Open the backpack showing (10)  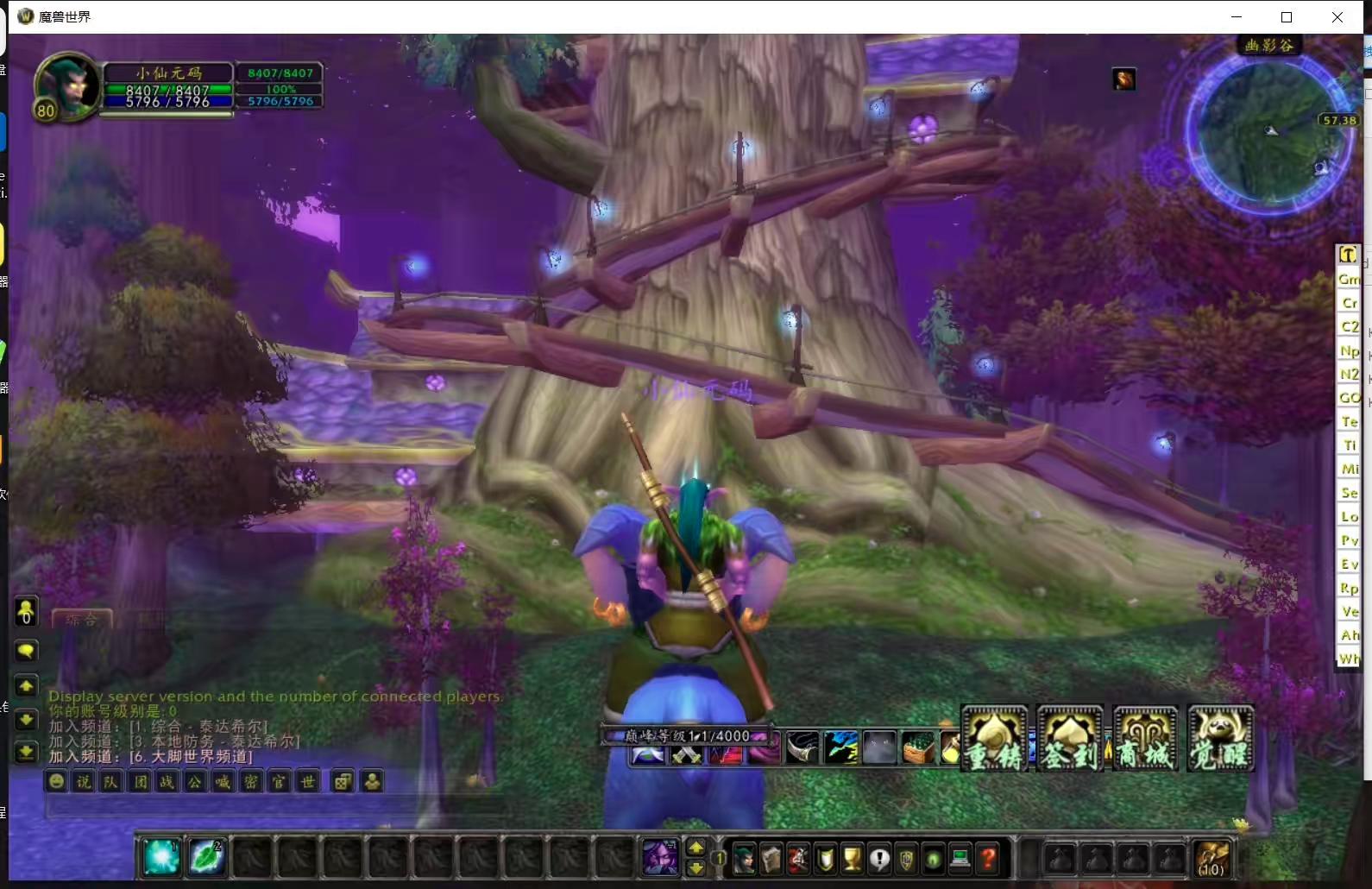[1211, 858]
